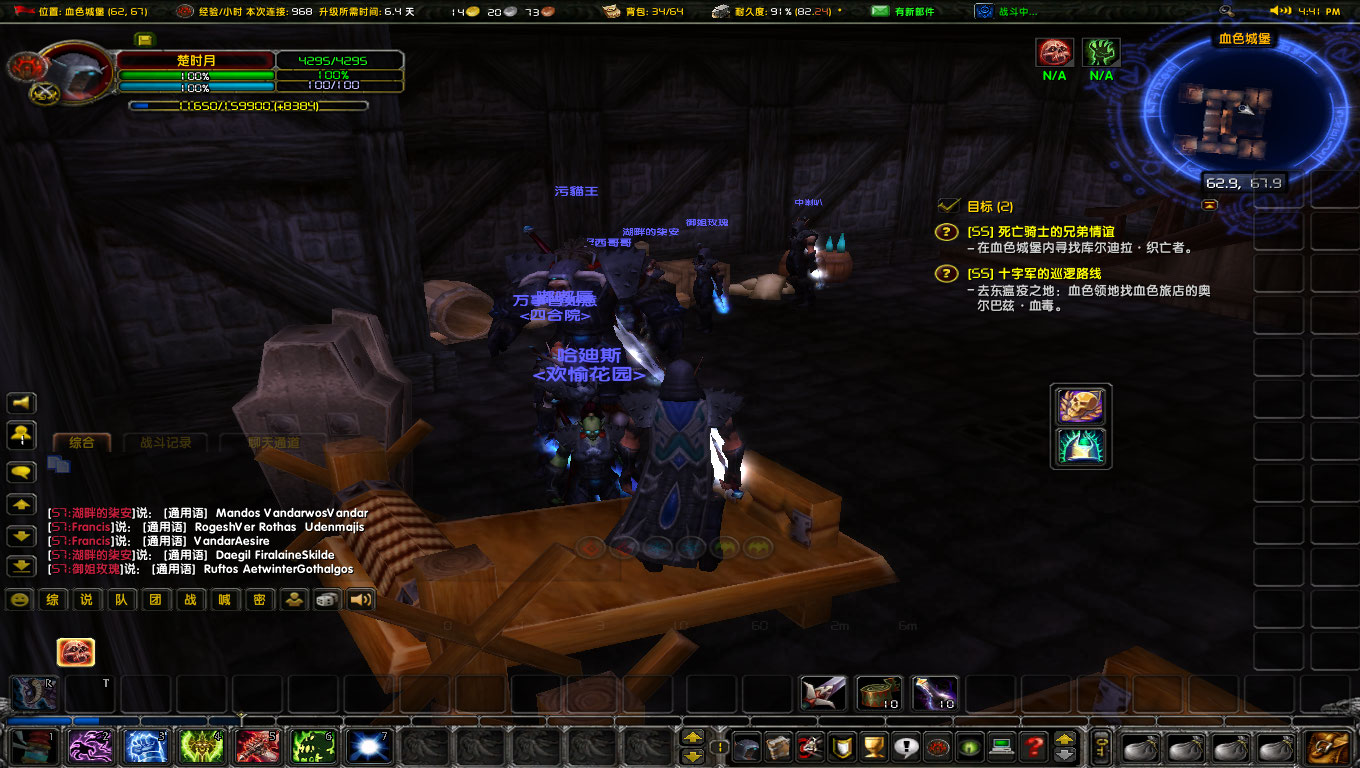This screenshot has width=1360, height=768.
Task: Open the help red question mark icon
Action: (x=1032, y=747)
